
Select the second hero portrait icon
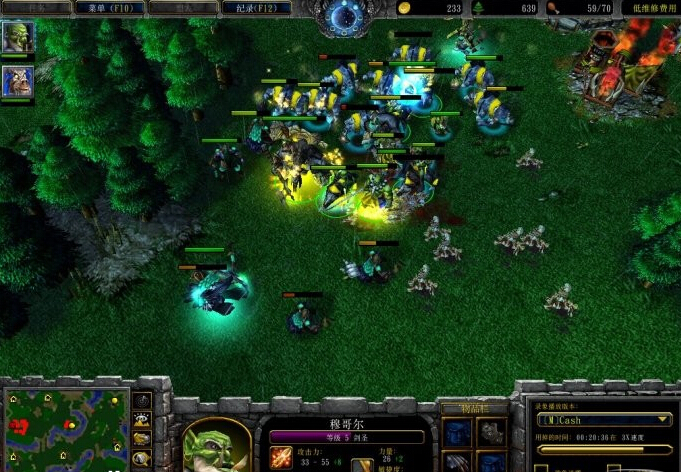(x=18, y=81)
